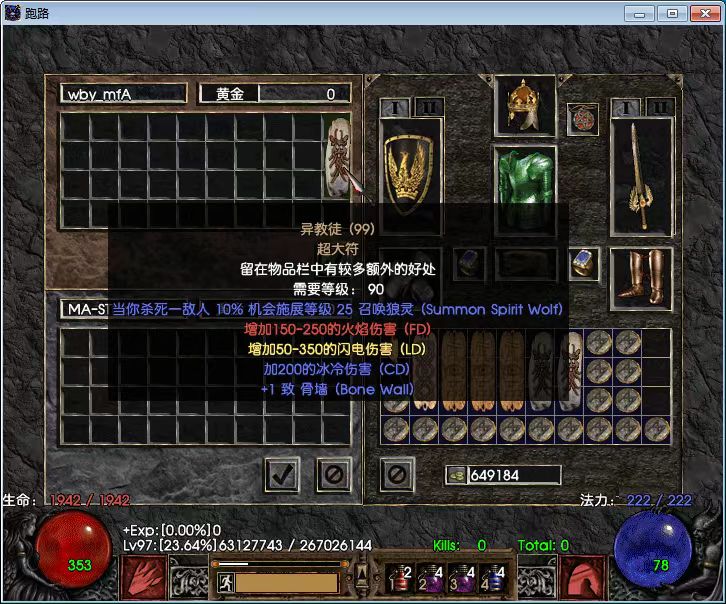Select the red amulet slot
Screen dimensions: 726x604
tap(582, 120)
